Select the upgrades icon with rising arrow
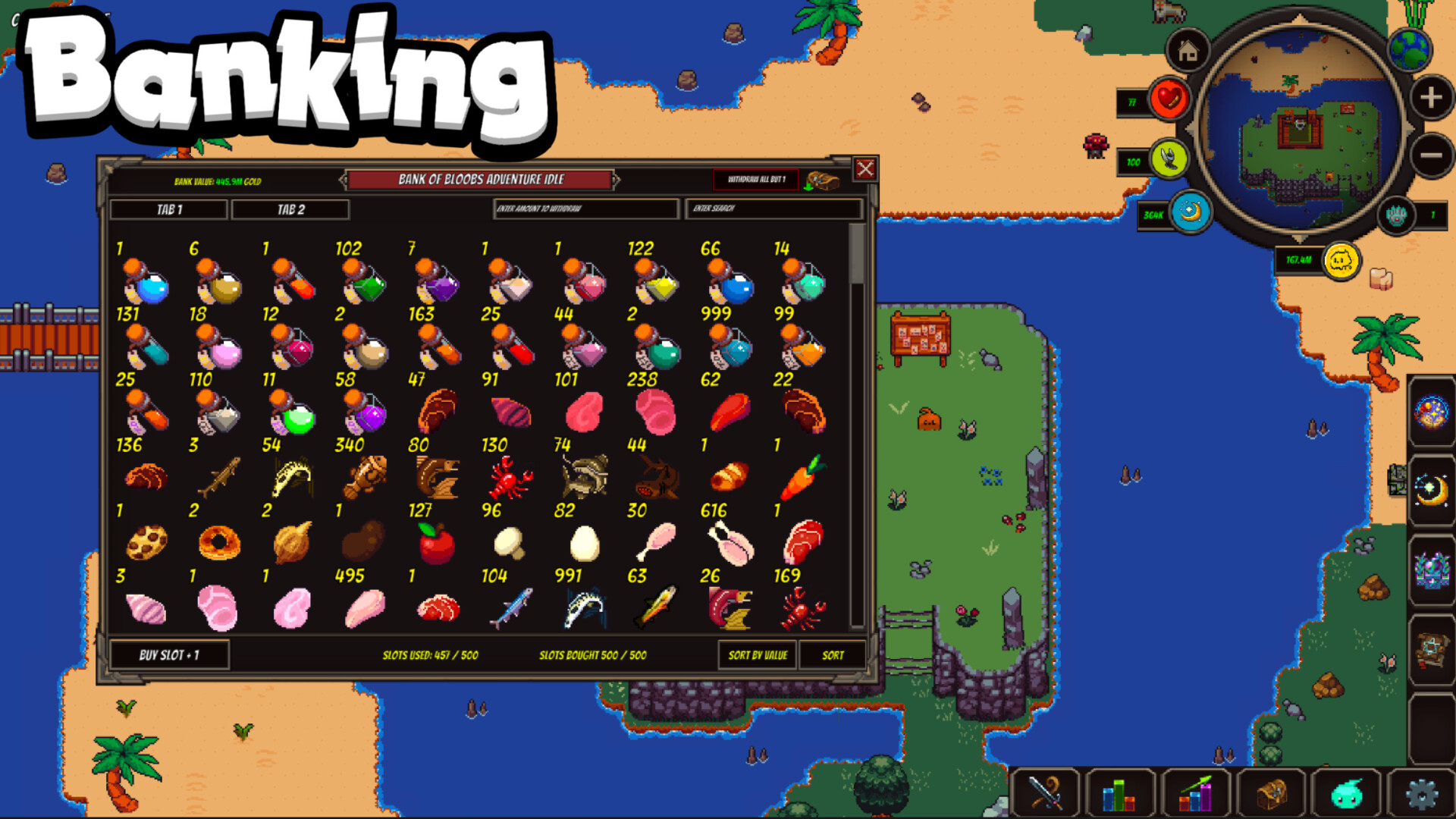 point(1195,792)
